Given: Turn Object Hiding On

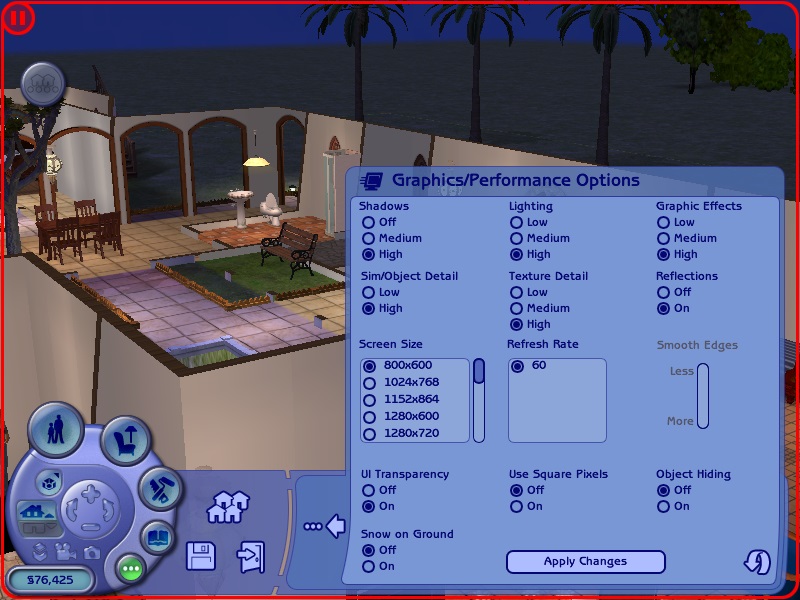Looking at the screenshot, I should (663, 507).
